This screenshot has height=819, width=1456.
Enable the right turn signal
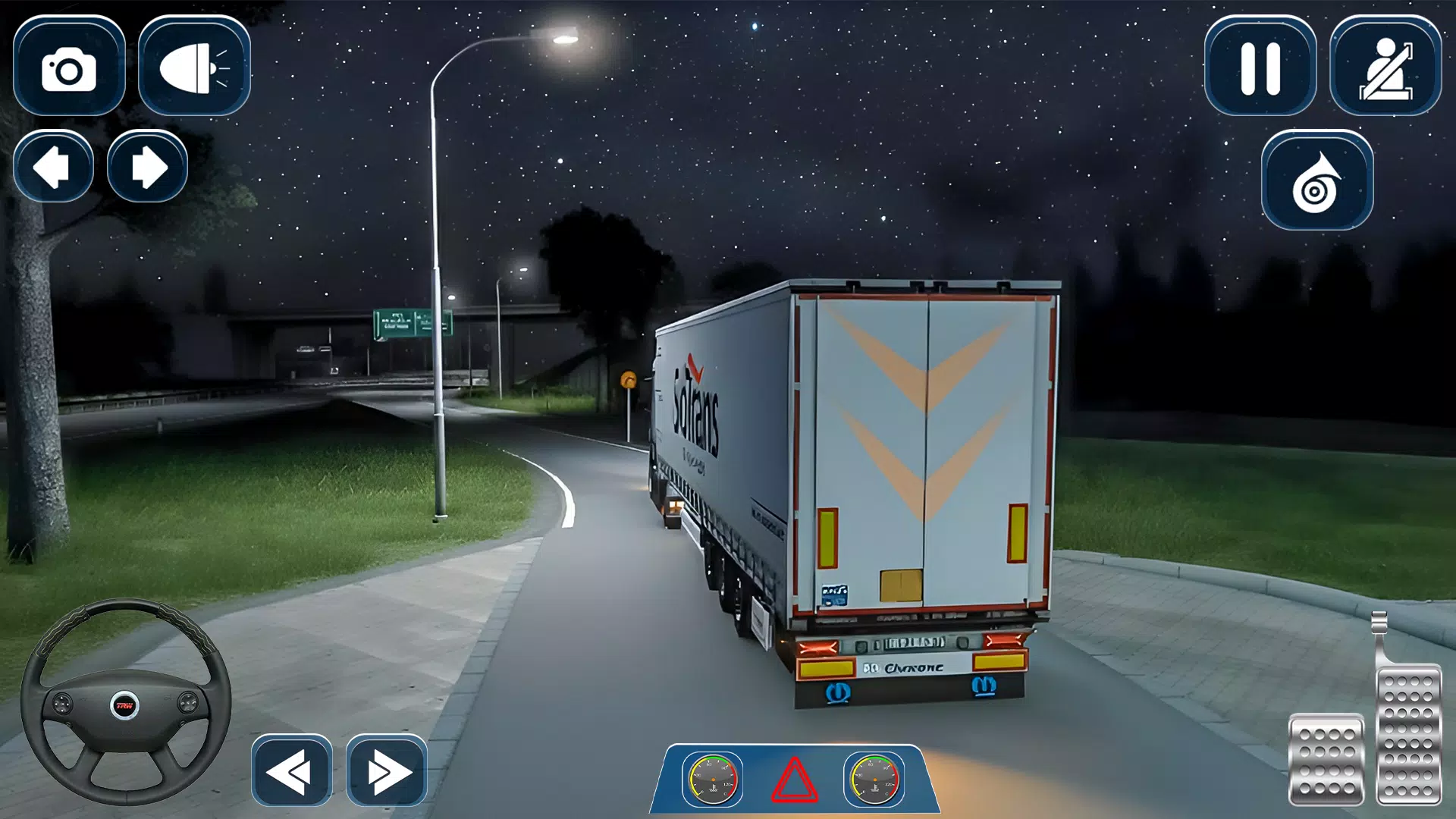click(x=146, y=167)
